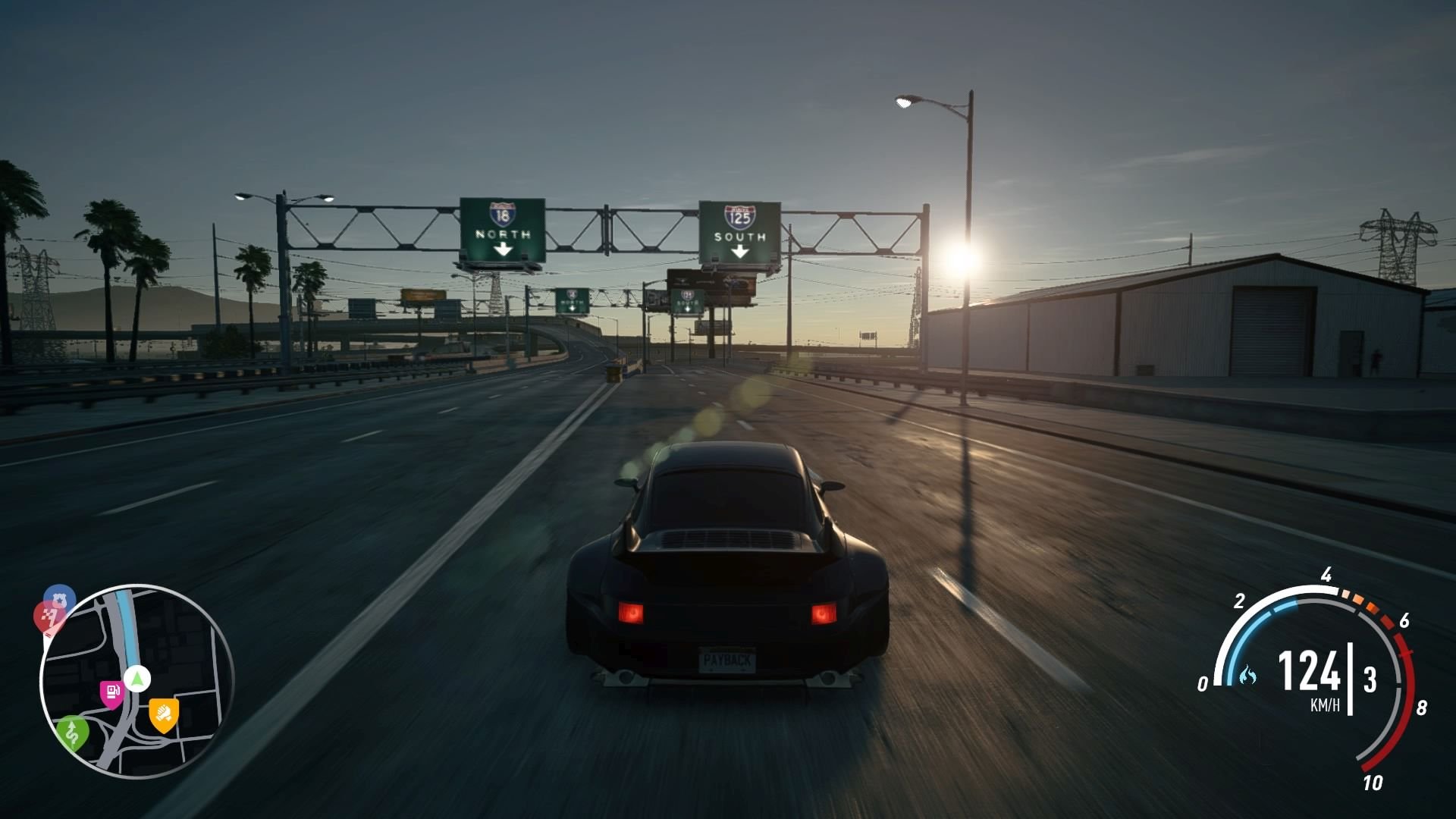
Task: Click the distant billboard beside the highway
Action: (x=422, y=296)
